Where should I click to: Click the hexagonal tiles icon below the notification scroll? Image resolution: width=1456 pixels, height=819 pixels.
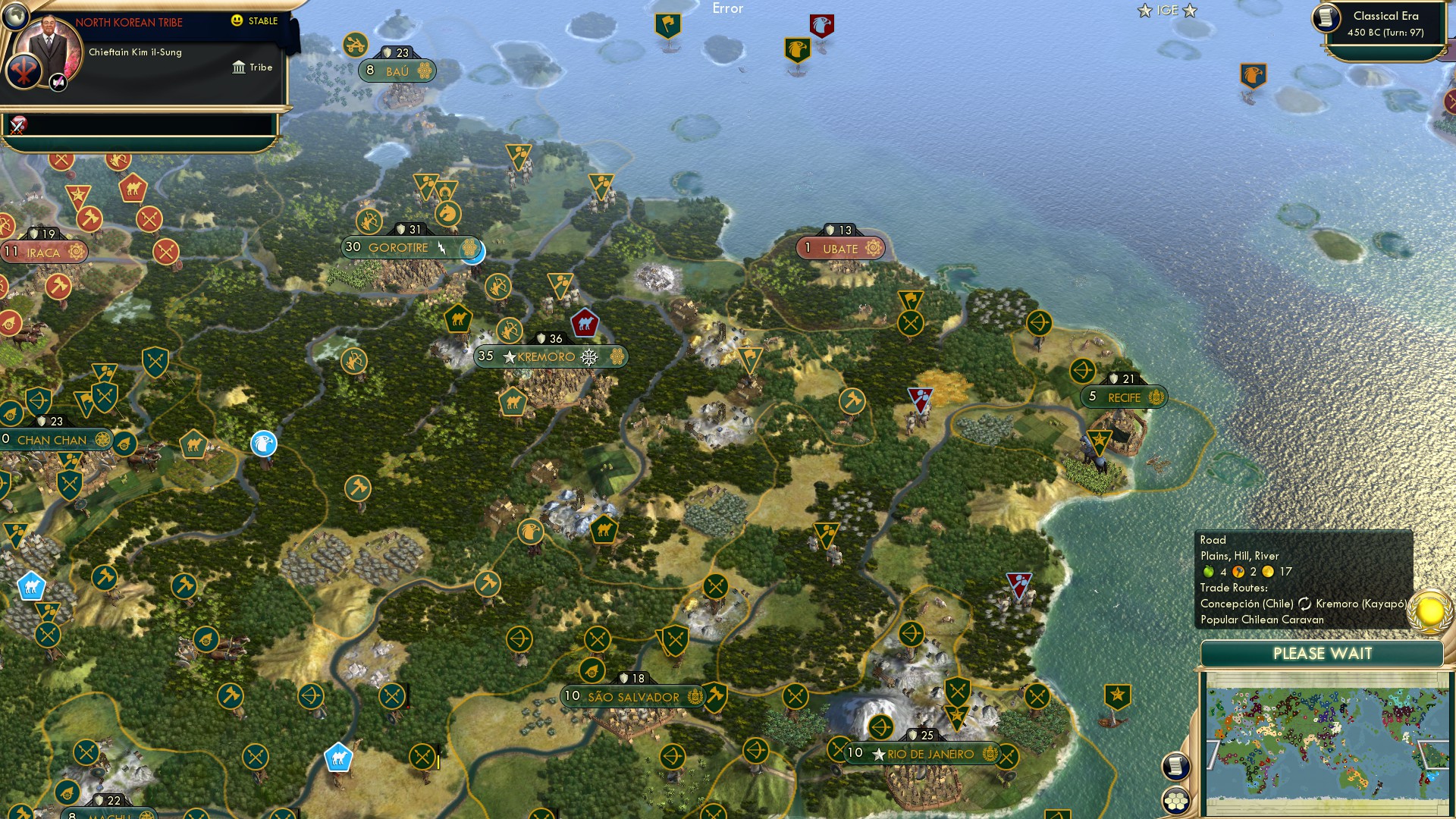click(1177, 799)
